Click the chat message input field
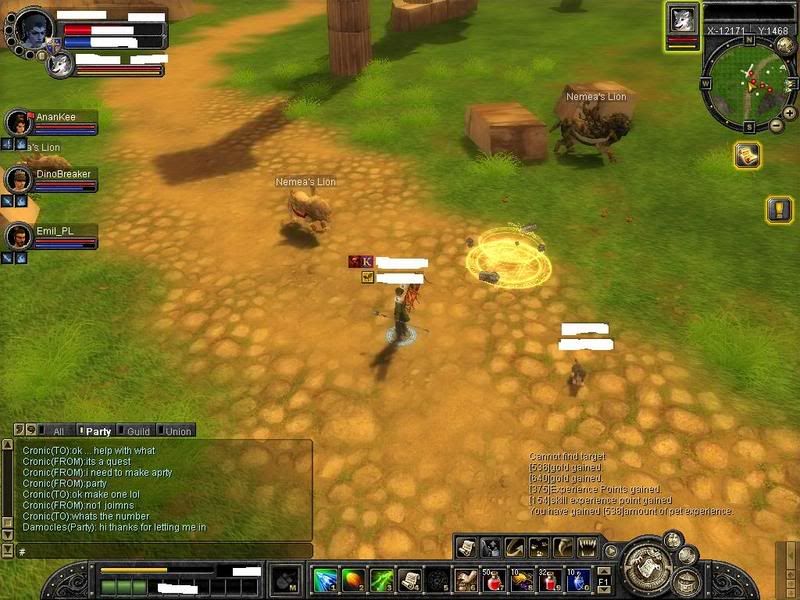 (x=160, y=551)
